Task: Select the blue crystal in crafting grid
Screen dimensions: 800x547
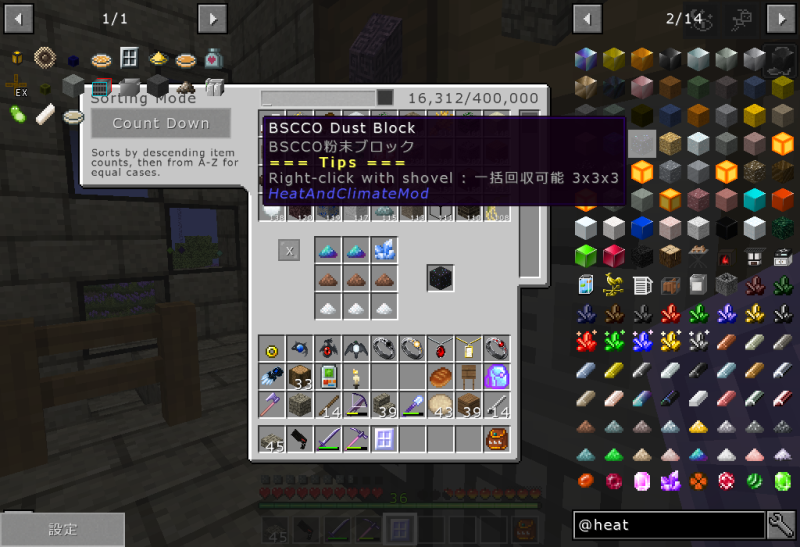Action: point(384,250)
